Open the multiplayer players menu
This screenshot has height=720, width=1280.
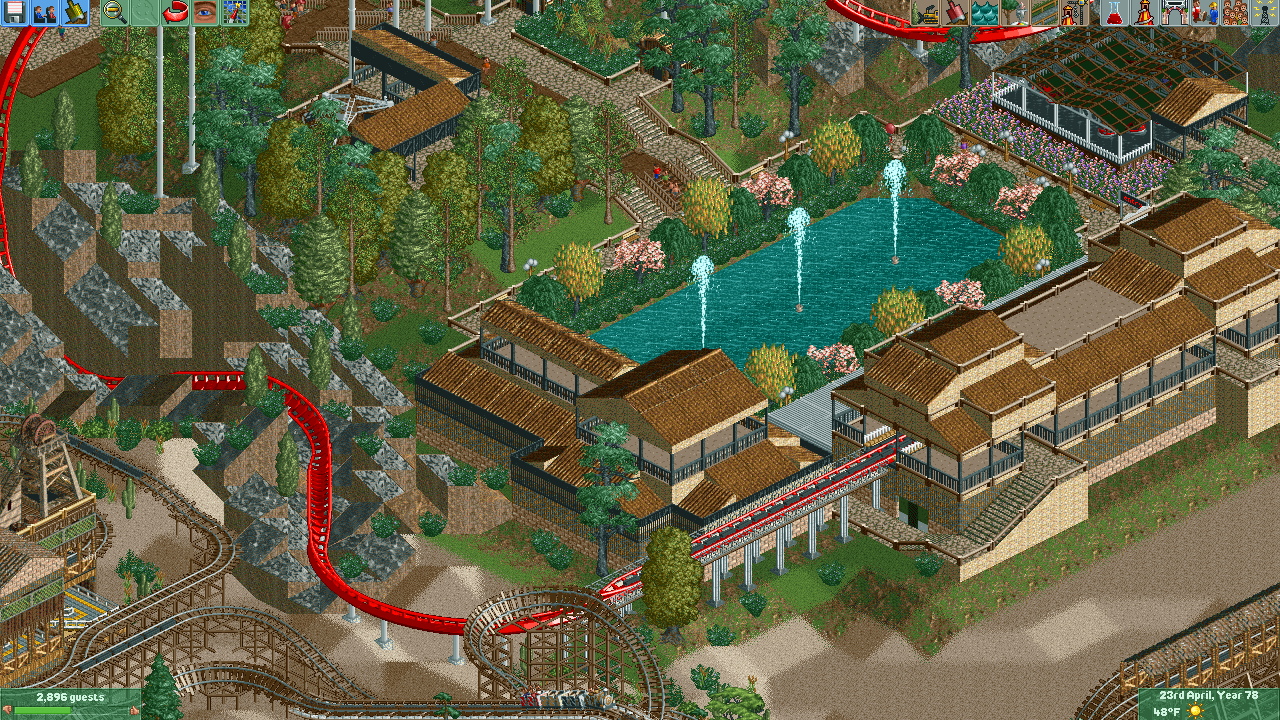[45, 13]
